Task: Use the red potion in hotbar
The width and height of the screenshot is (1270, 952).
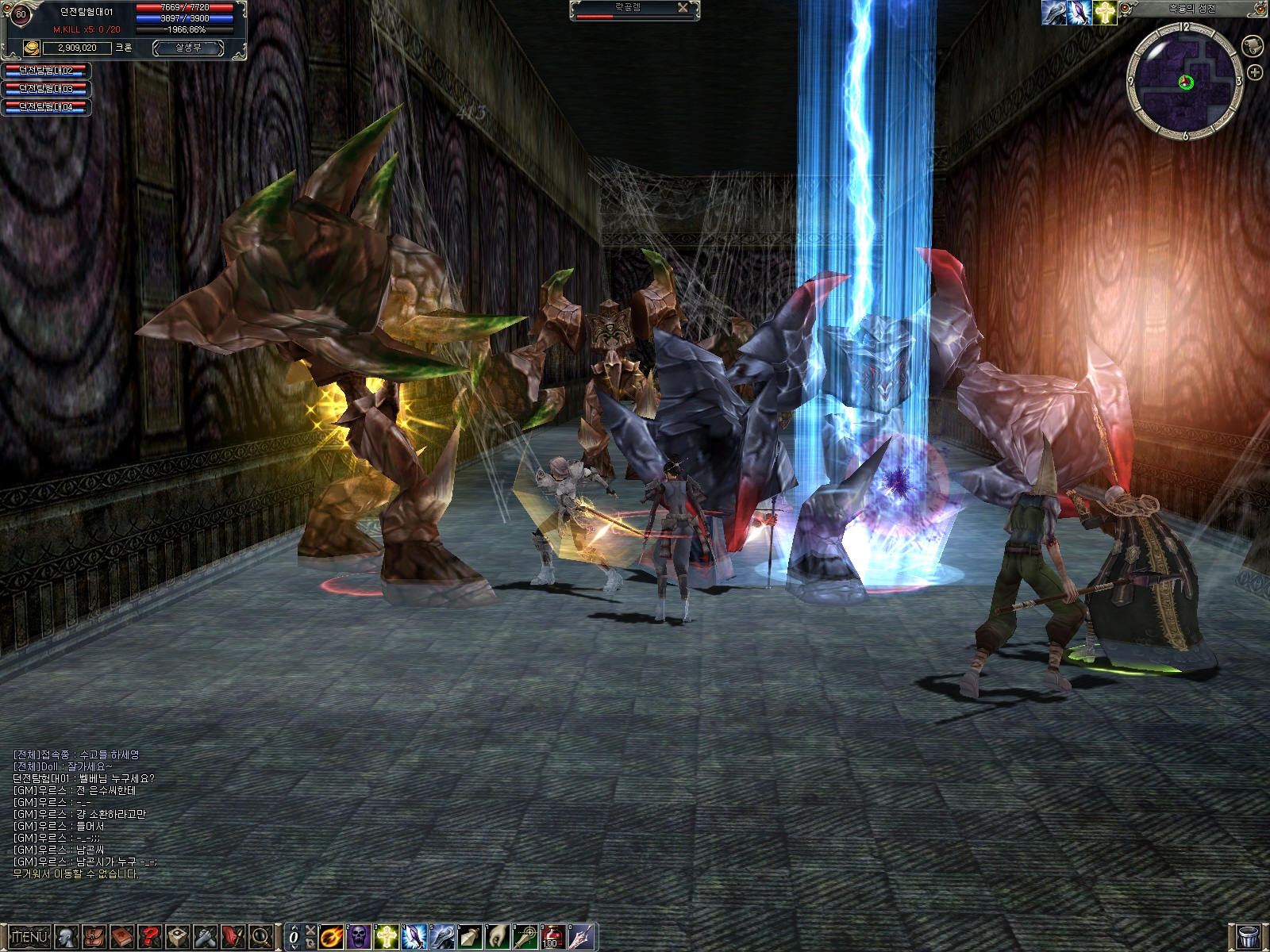Action: point(552,937)
